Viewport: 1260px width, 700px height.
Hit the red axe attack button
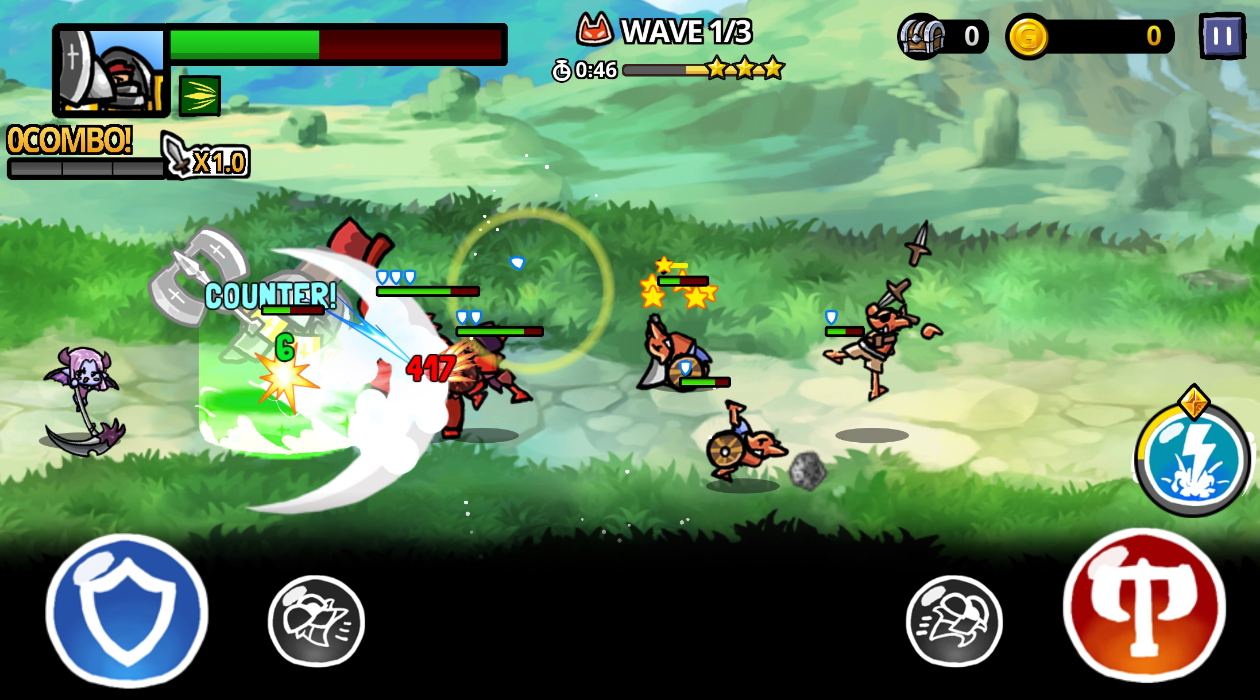coord(1144,606)
